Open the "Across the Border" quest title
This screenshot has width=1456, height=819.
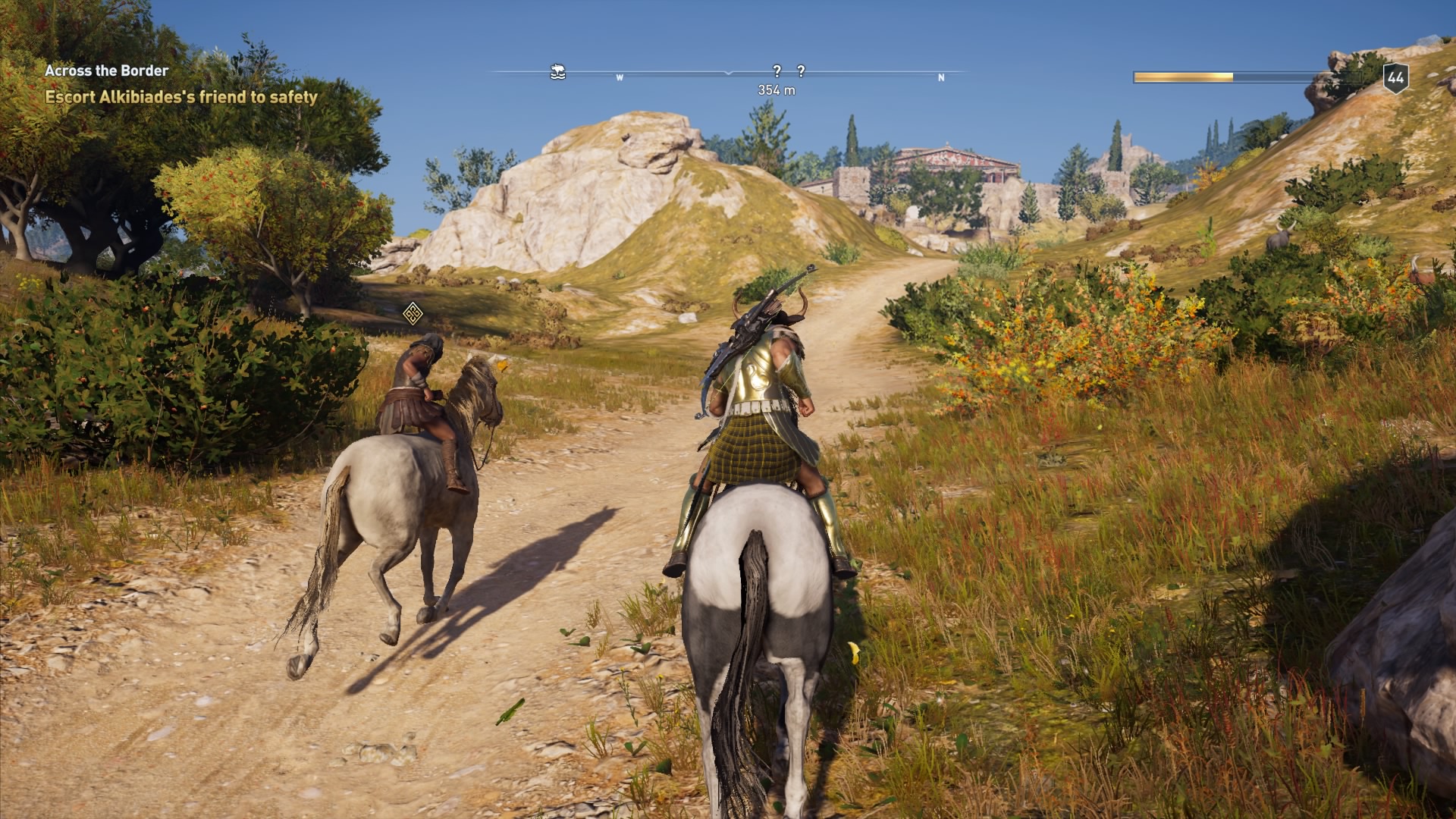point(106,71)
